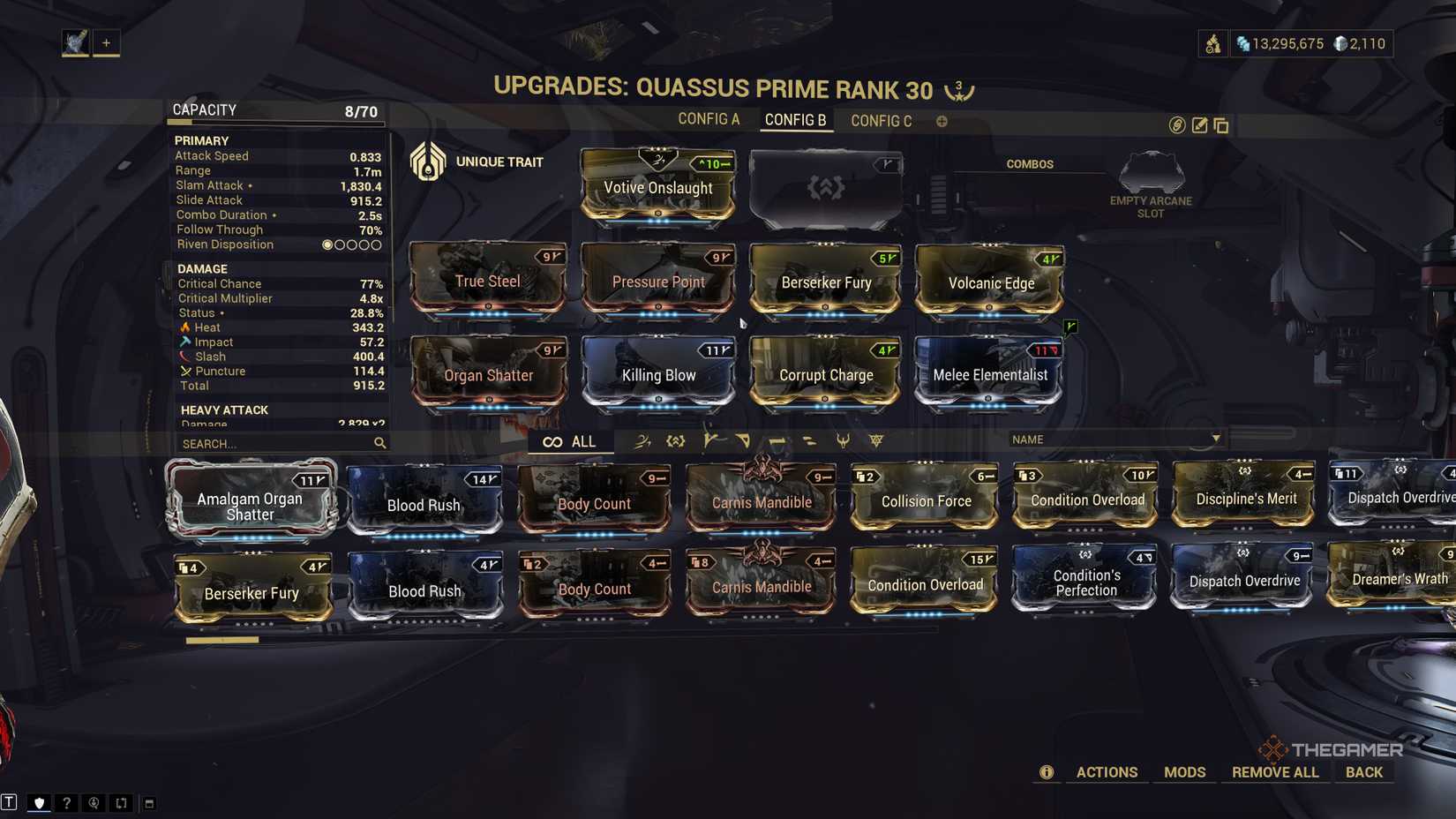Click inside the mod search field
Viewport: 1456px width, 819px height.
point(274,444)
